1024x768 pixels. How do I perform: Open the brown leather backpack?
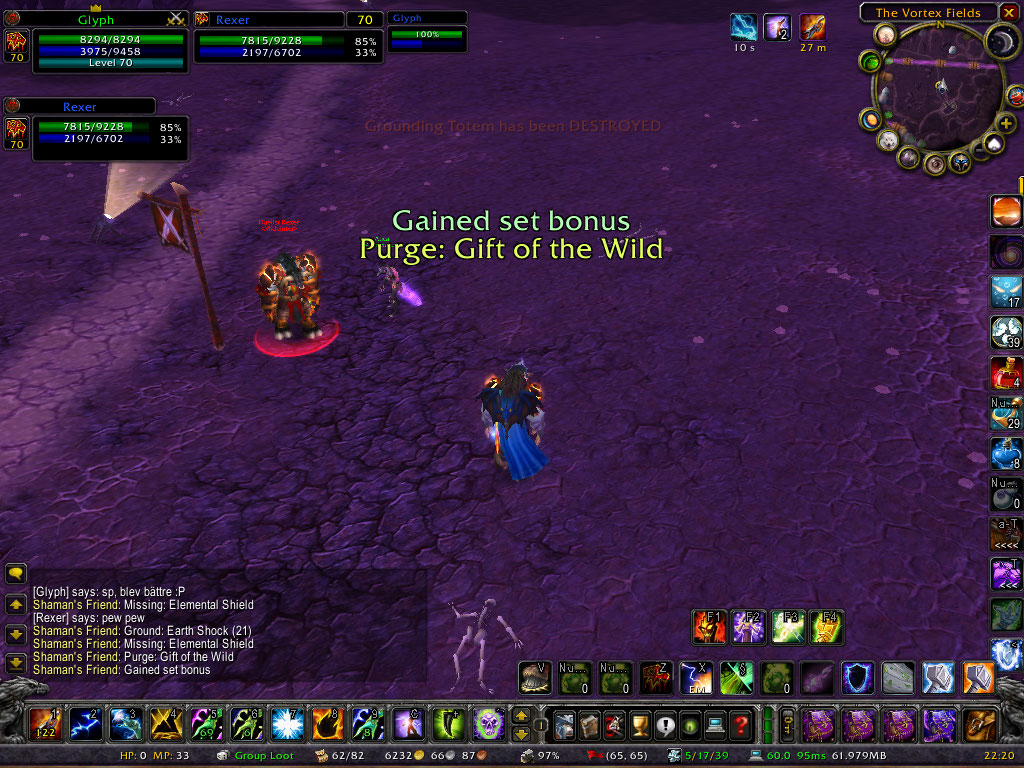click(981, 723)
